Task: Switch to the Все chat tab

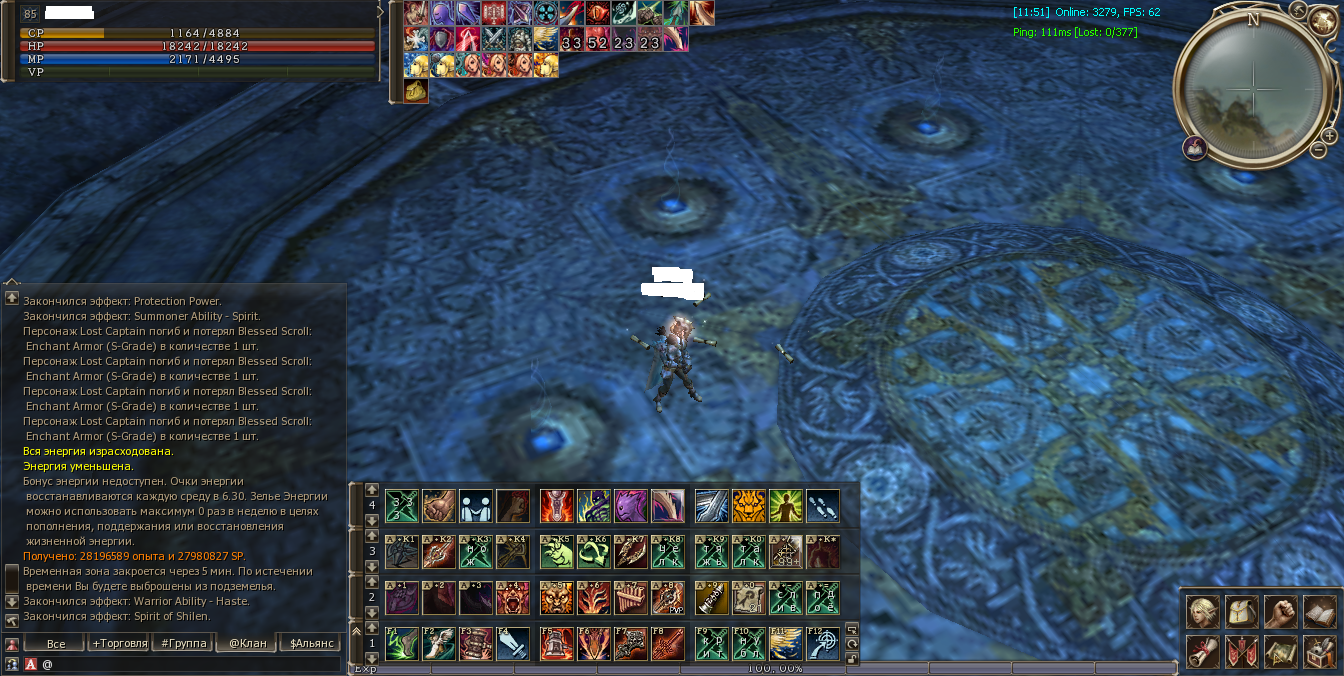Action: 56,643
